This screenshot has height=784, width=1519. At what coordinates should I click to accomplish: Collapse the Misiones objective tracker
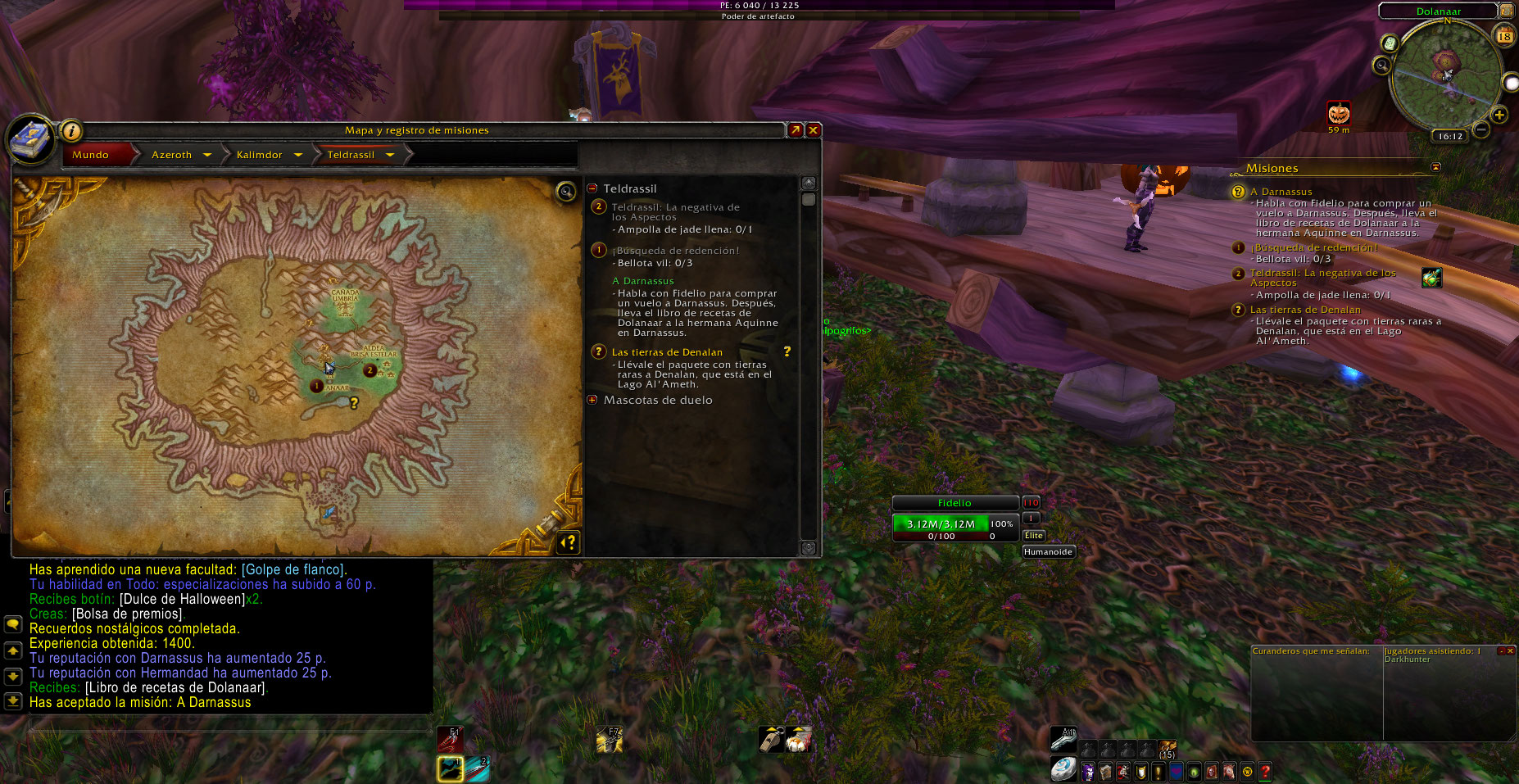coord(1435,167)
